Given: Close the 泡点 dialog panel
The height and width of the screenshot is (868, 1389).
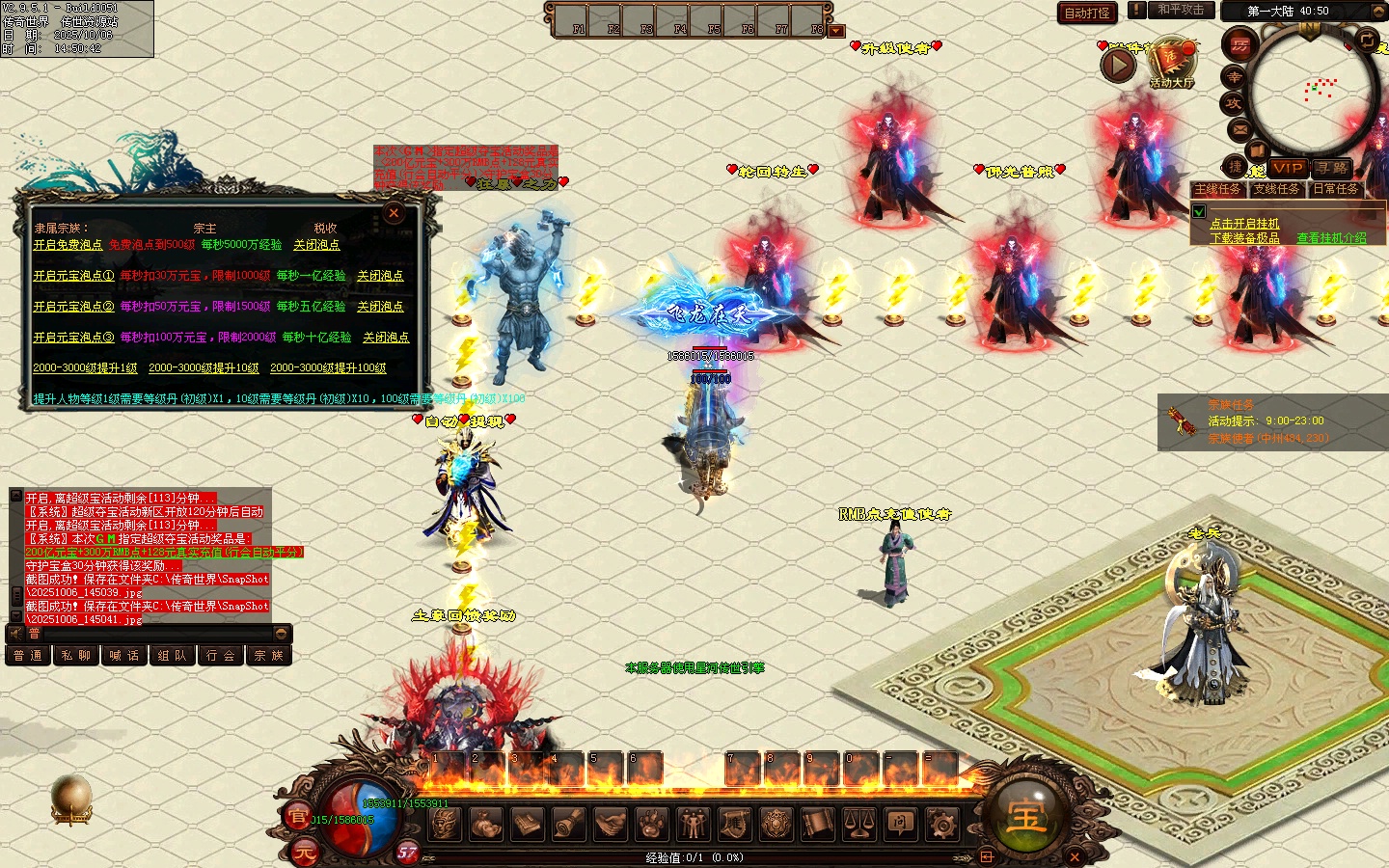Looking at the screenshot, I should coord(394,213).
